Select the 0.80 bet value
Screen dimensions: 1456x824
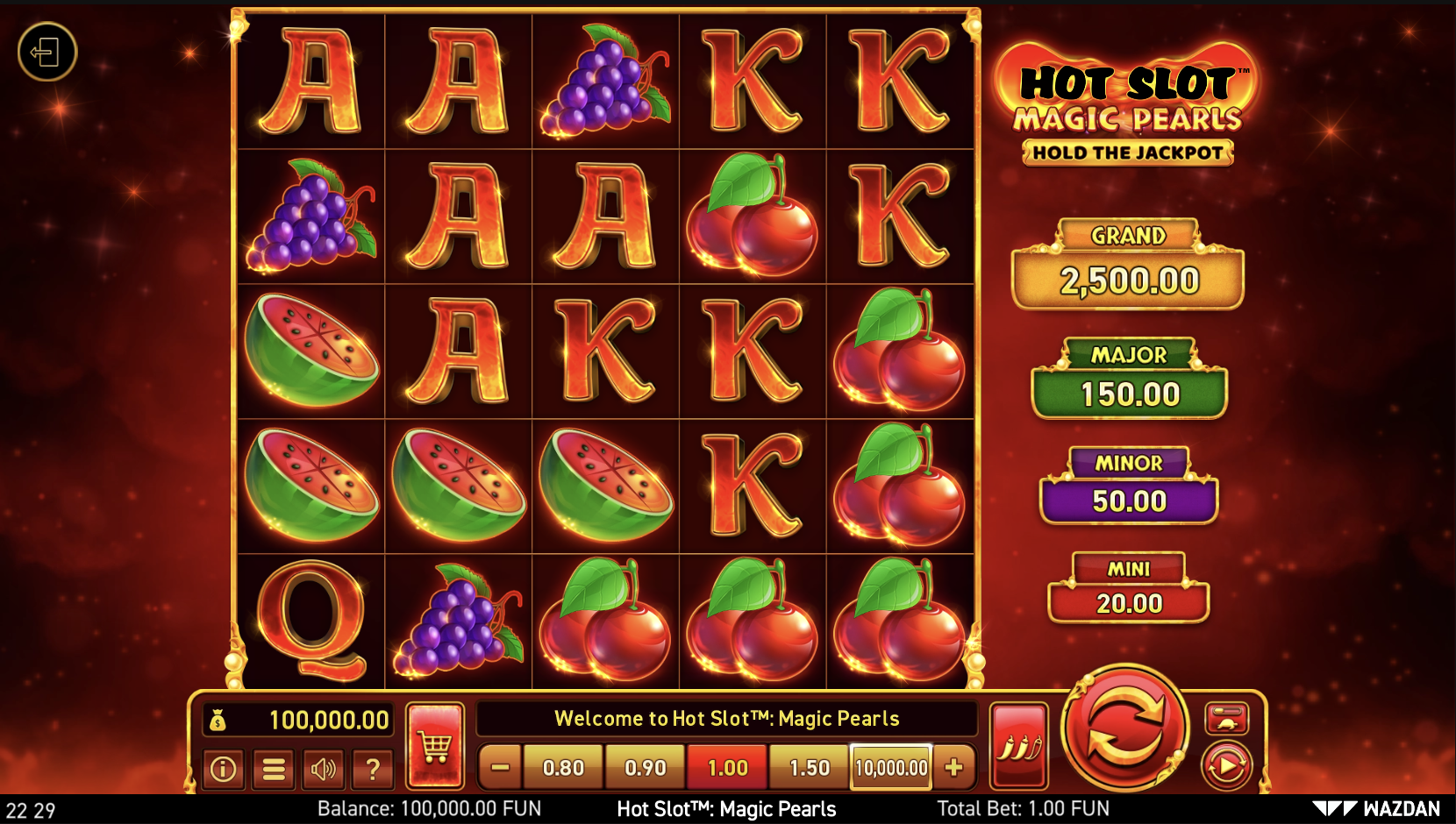(563, 768)
